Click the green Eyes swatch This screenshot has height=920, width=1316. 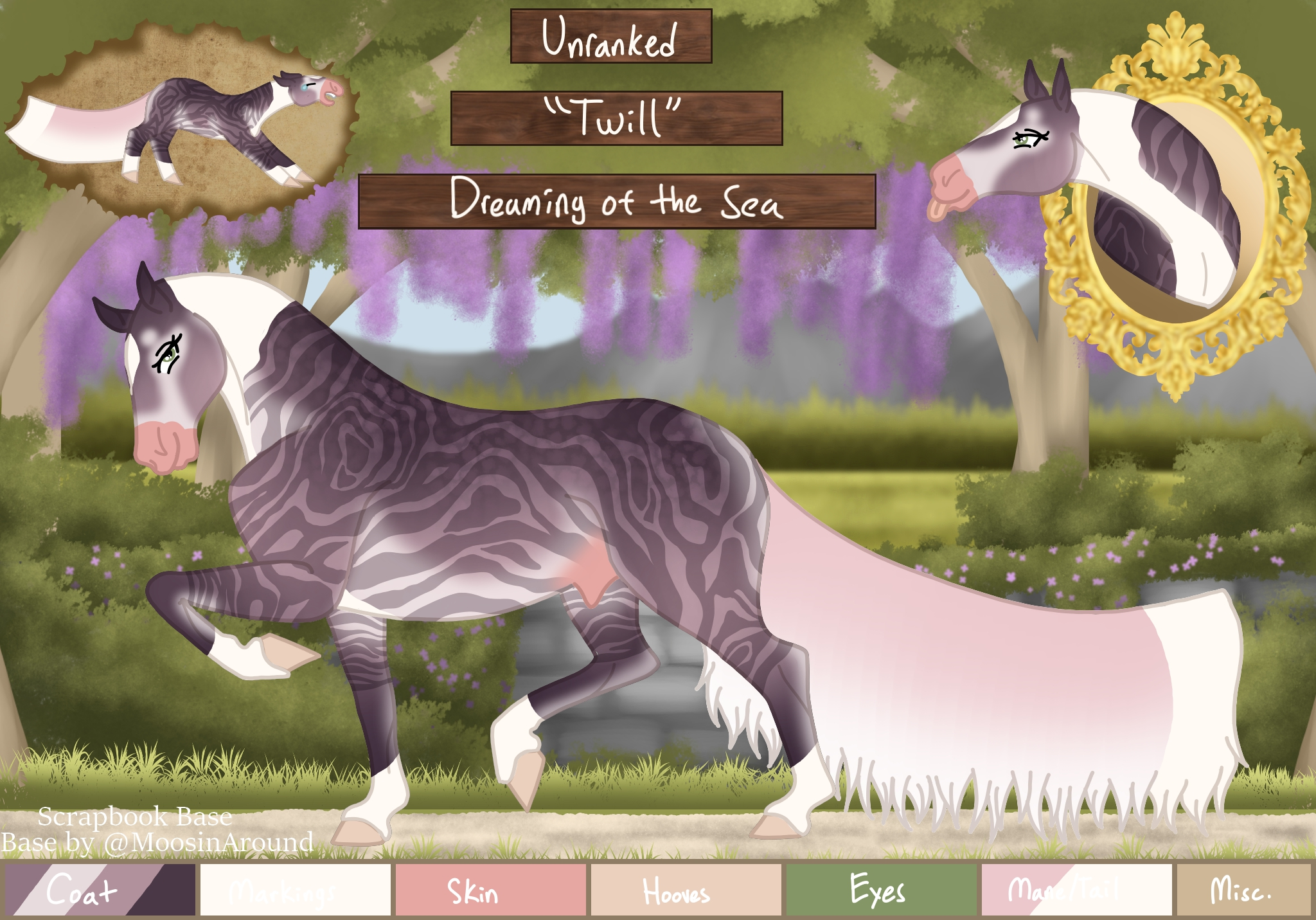(x=881, y=890)
